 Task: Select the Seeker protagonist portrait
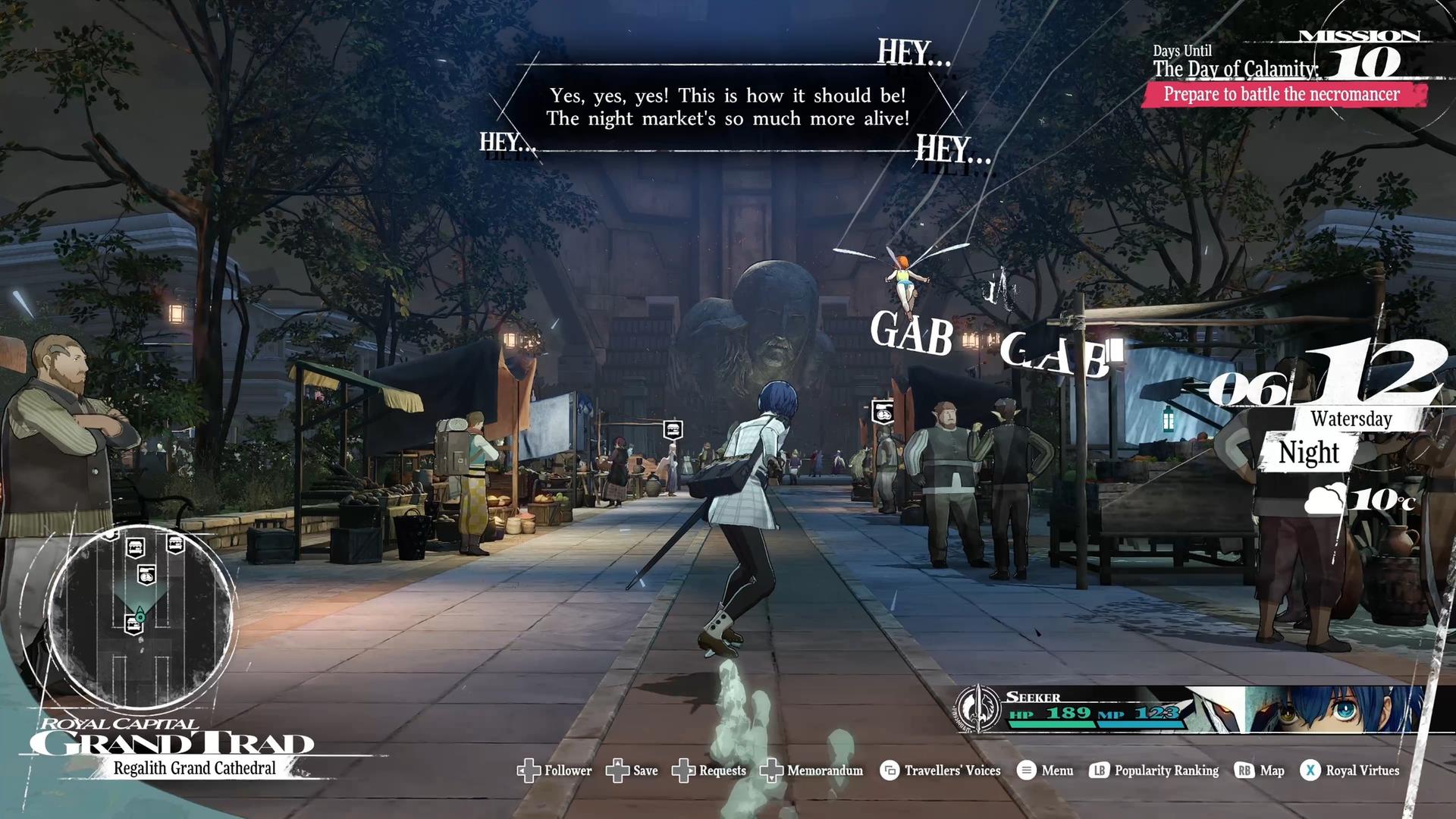click(1335, 710)
